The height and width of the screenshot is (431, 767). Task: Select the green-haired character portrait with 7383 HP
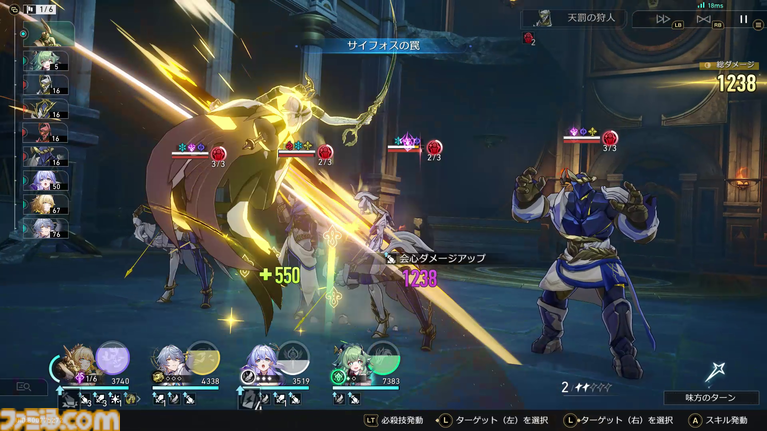pyautogui.click(x=349, y=357)
